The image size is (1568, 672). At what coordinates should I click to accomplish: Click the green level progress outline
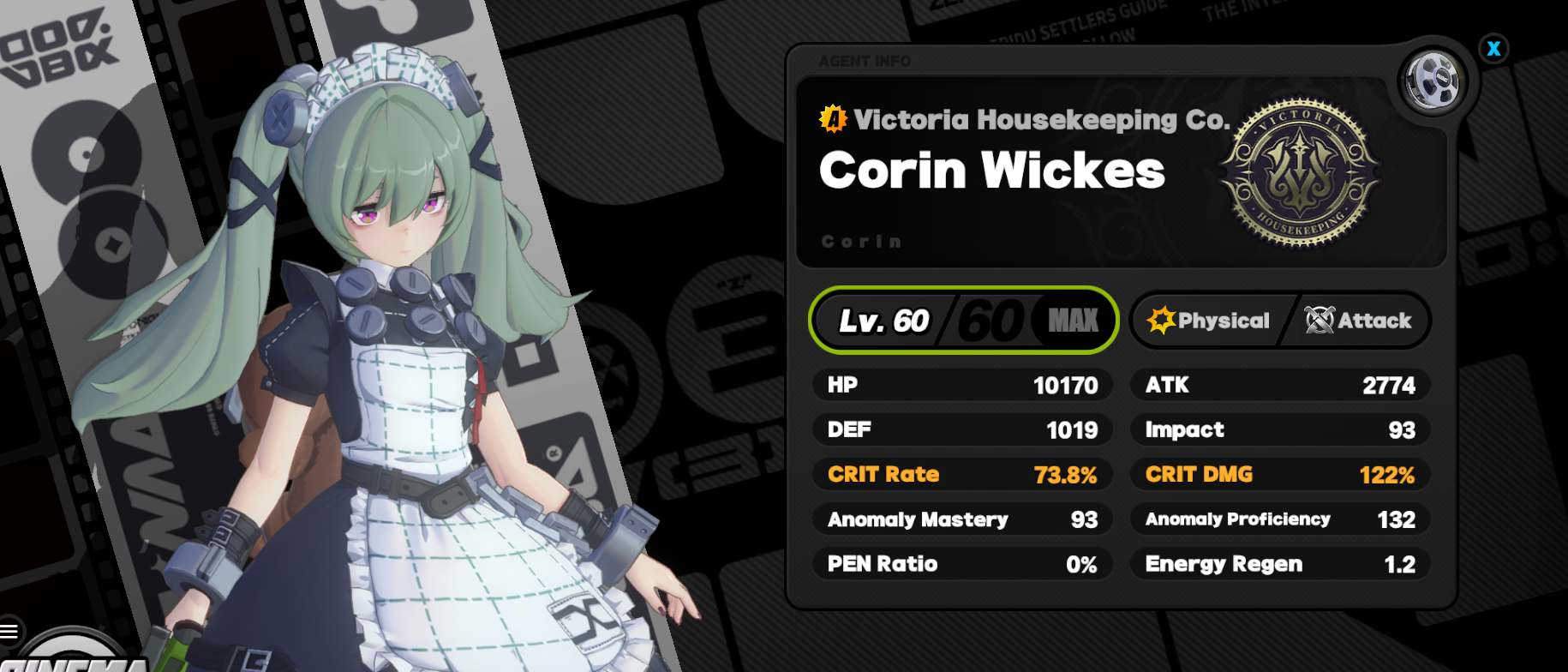963,320
